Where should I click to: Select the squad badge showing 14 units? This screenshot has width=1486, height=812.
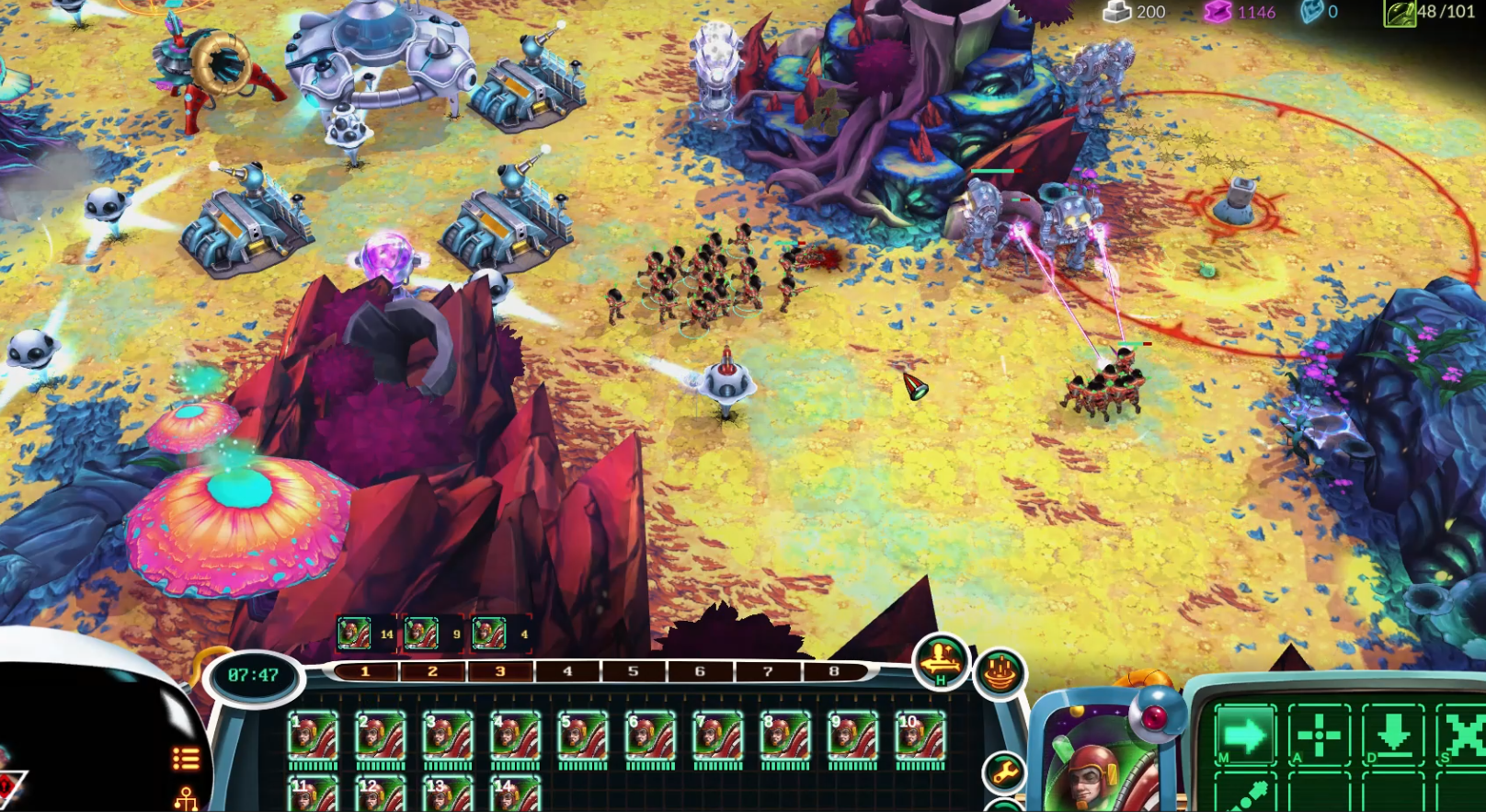[x=366, y=634]
